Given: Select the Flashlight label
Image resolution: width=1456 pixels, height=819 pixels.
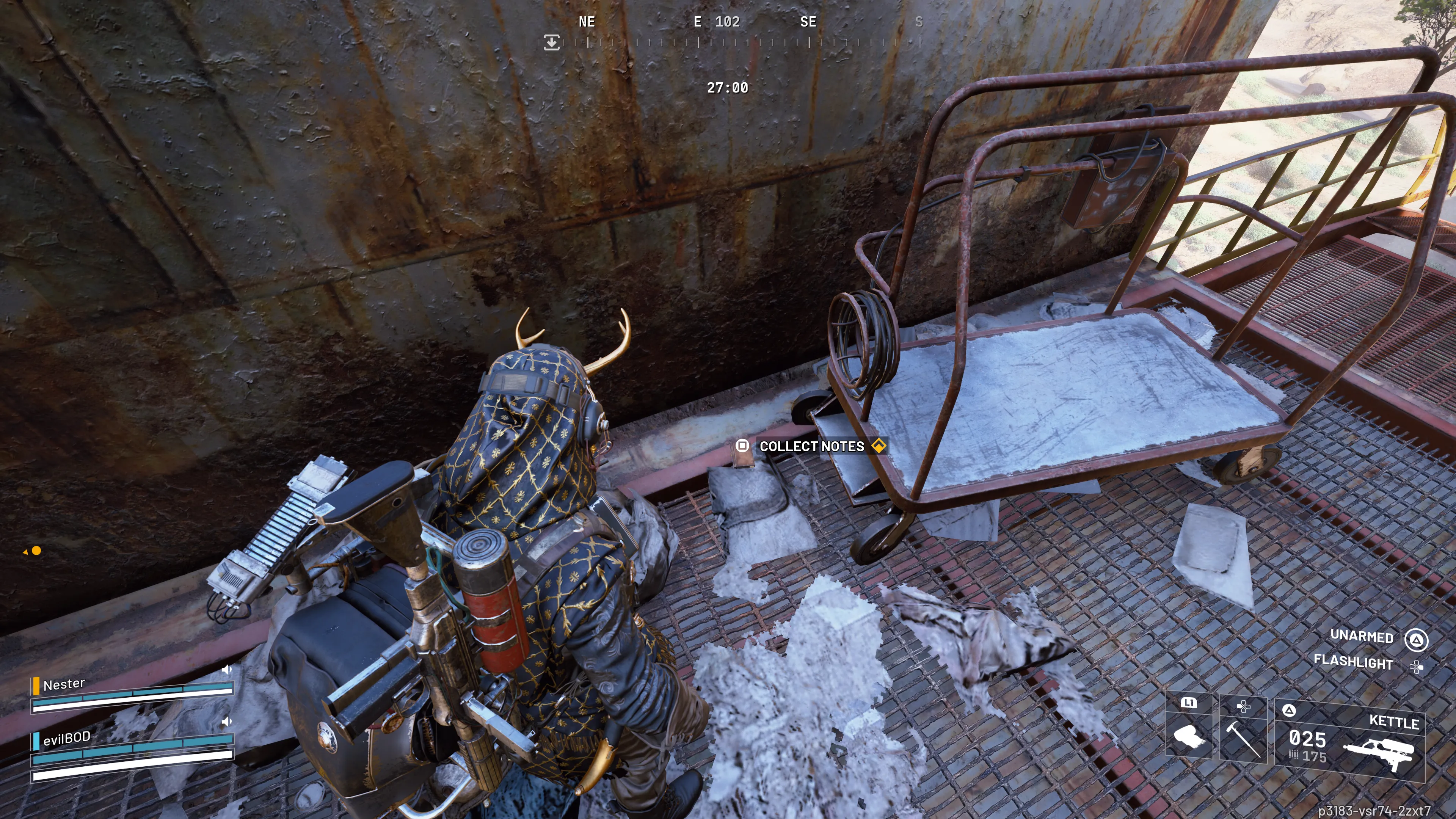Looking at the screenshot, I should [x=1352, y=661].
